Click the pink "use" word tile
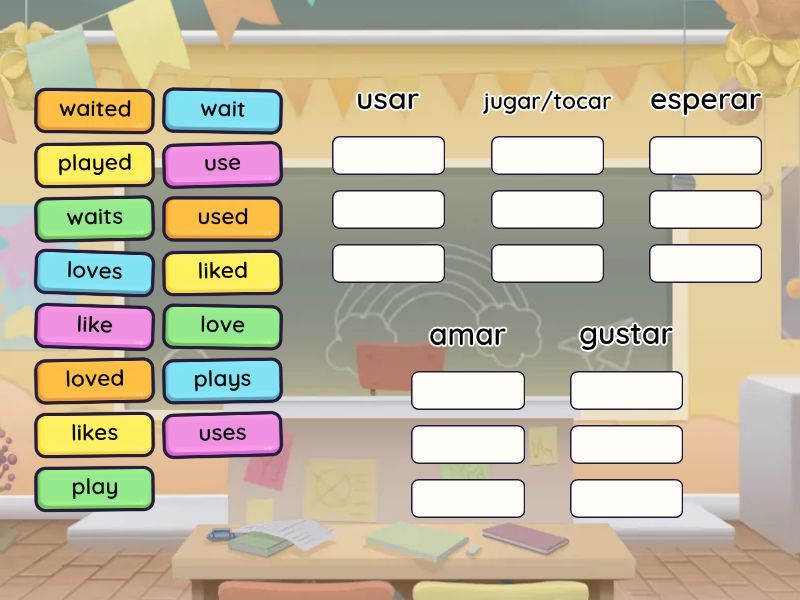800x600 pixels. (x=222, y=164)
